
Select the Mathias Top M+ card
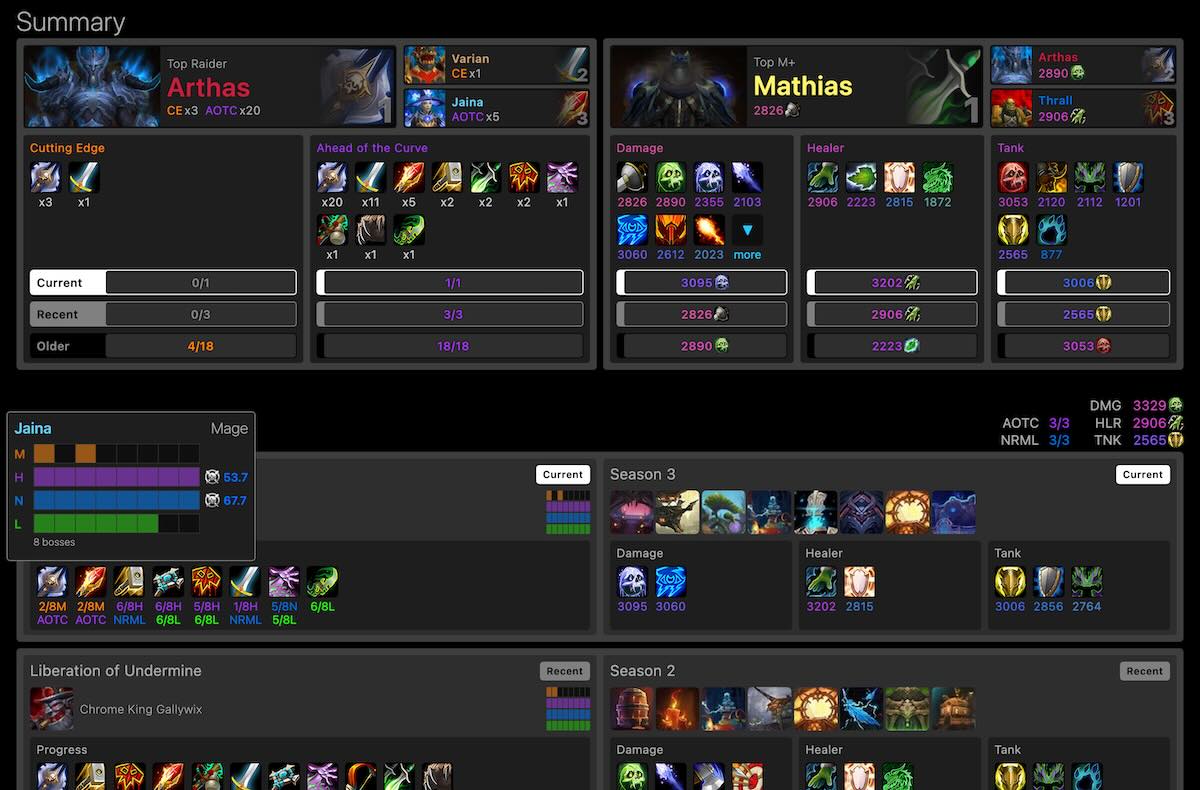796,87
